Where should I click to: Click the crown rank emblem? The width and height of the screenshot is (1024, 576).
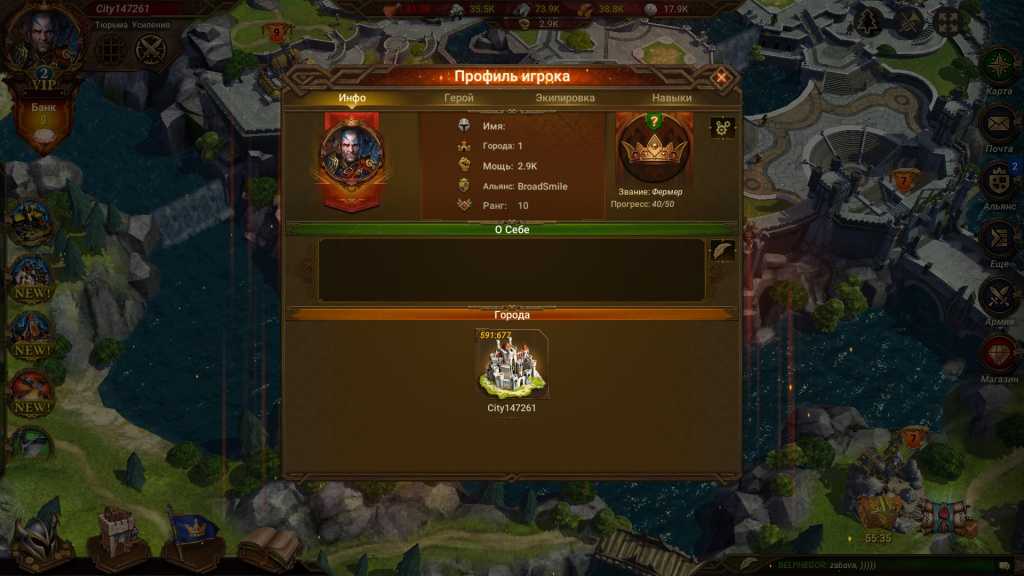tap(653, 149)
